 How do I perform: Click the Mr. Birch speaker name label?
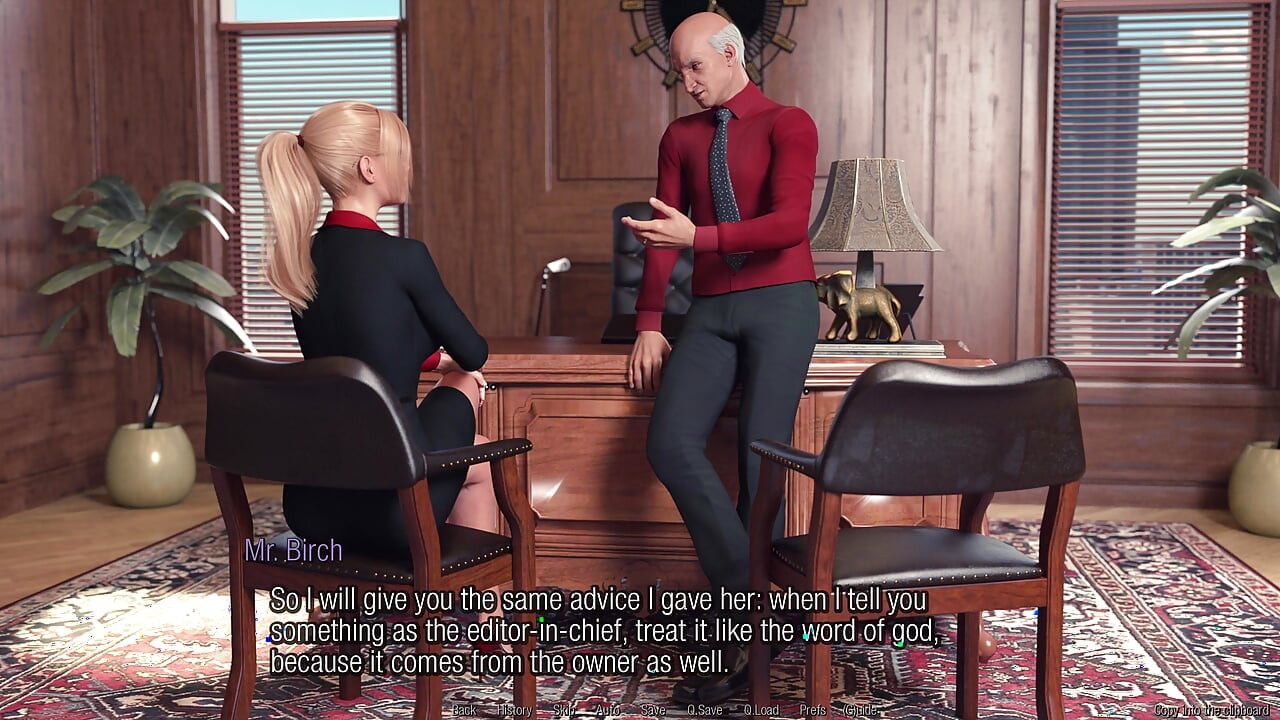pyautogui.click(x=295, y=547)
